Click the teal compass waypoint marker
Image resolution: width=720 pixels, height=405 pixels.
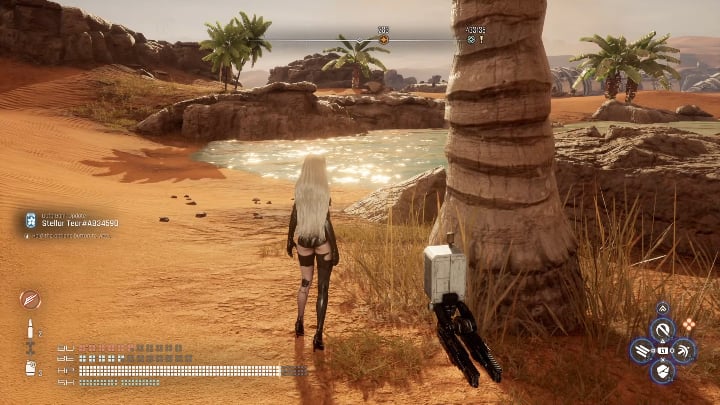(x=471, y=40)
